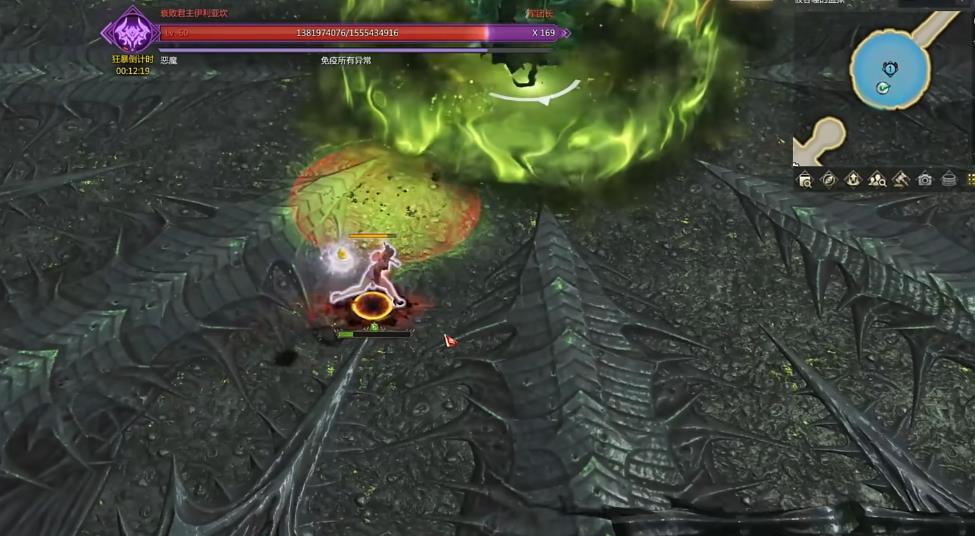Open the party finder people-search icon

(x=877, y=180)
